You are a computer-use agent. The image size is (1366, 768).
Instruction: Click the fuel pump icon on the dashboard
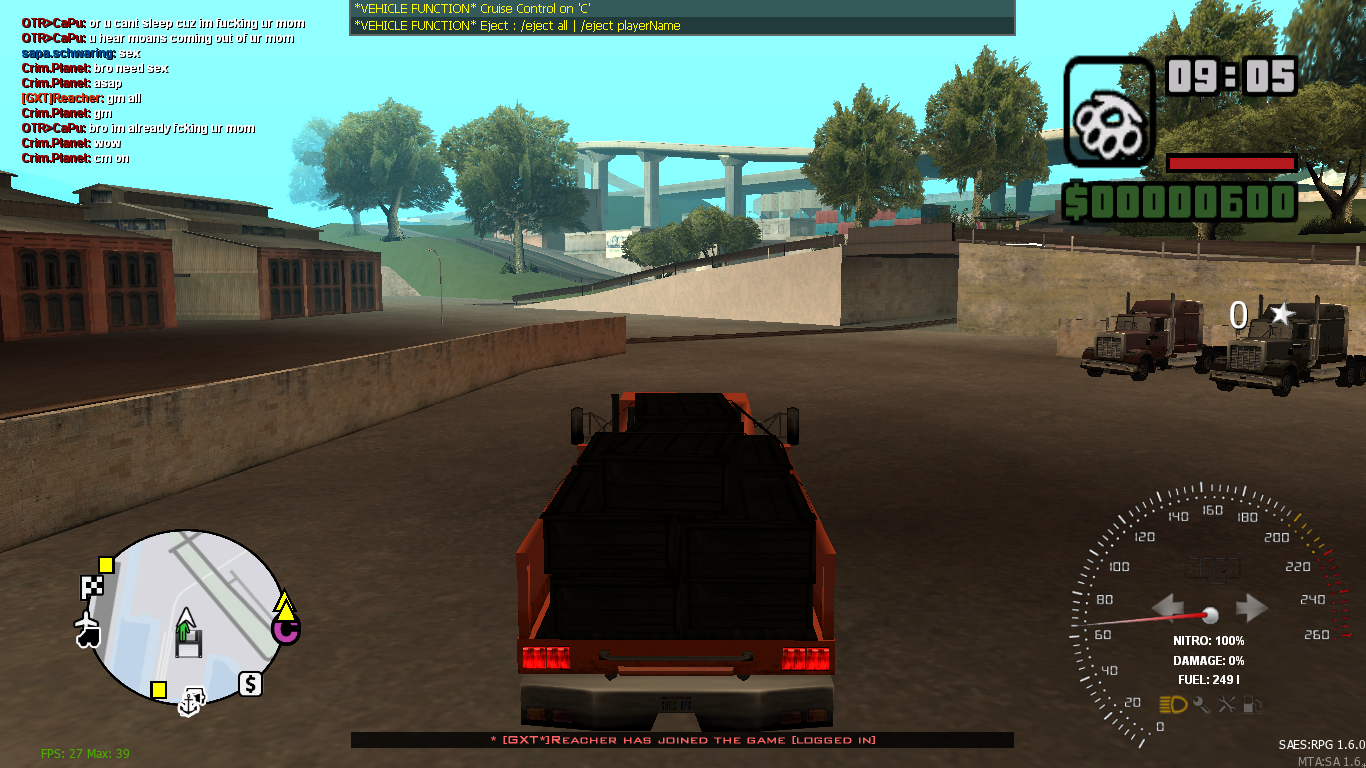click(x=1251, y=704)
